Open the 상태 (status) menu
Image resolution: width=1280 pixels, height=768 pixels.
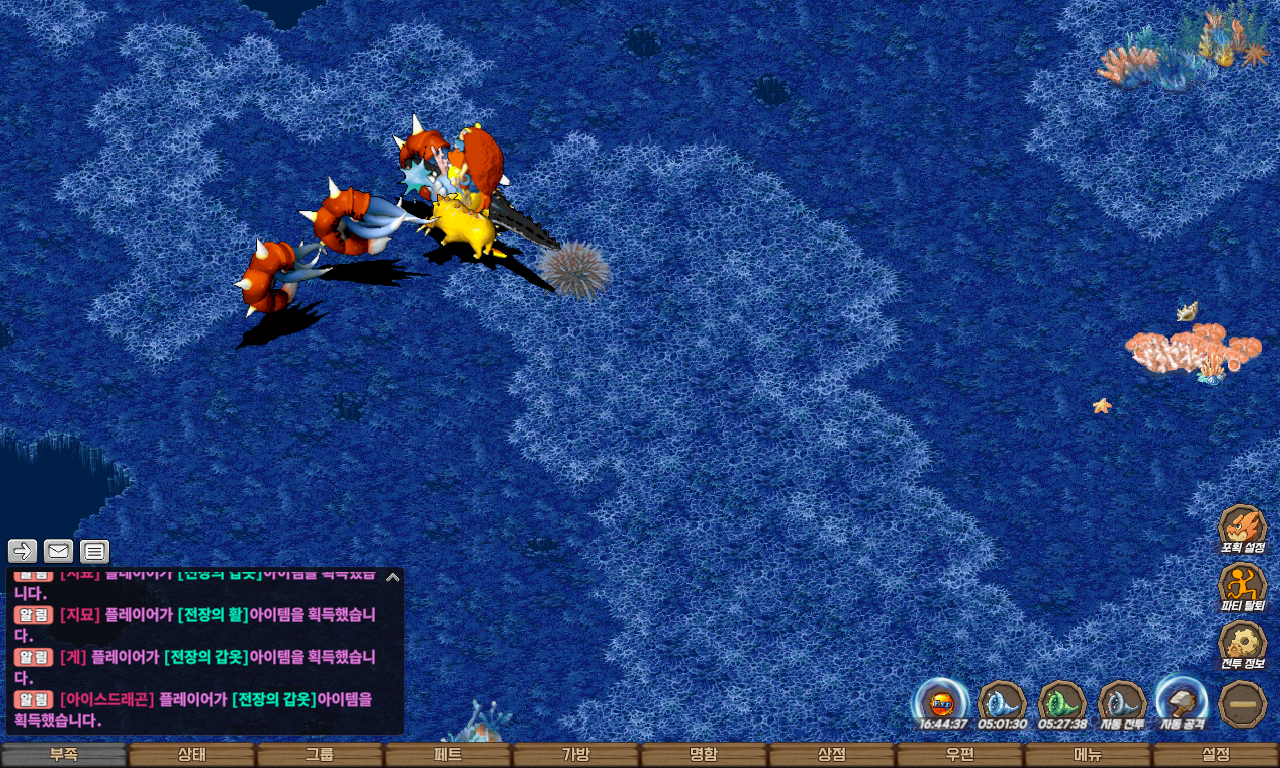(x=192, y=755)
